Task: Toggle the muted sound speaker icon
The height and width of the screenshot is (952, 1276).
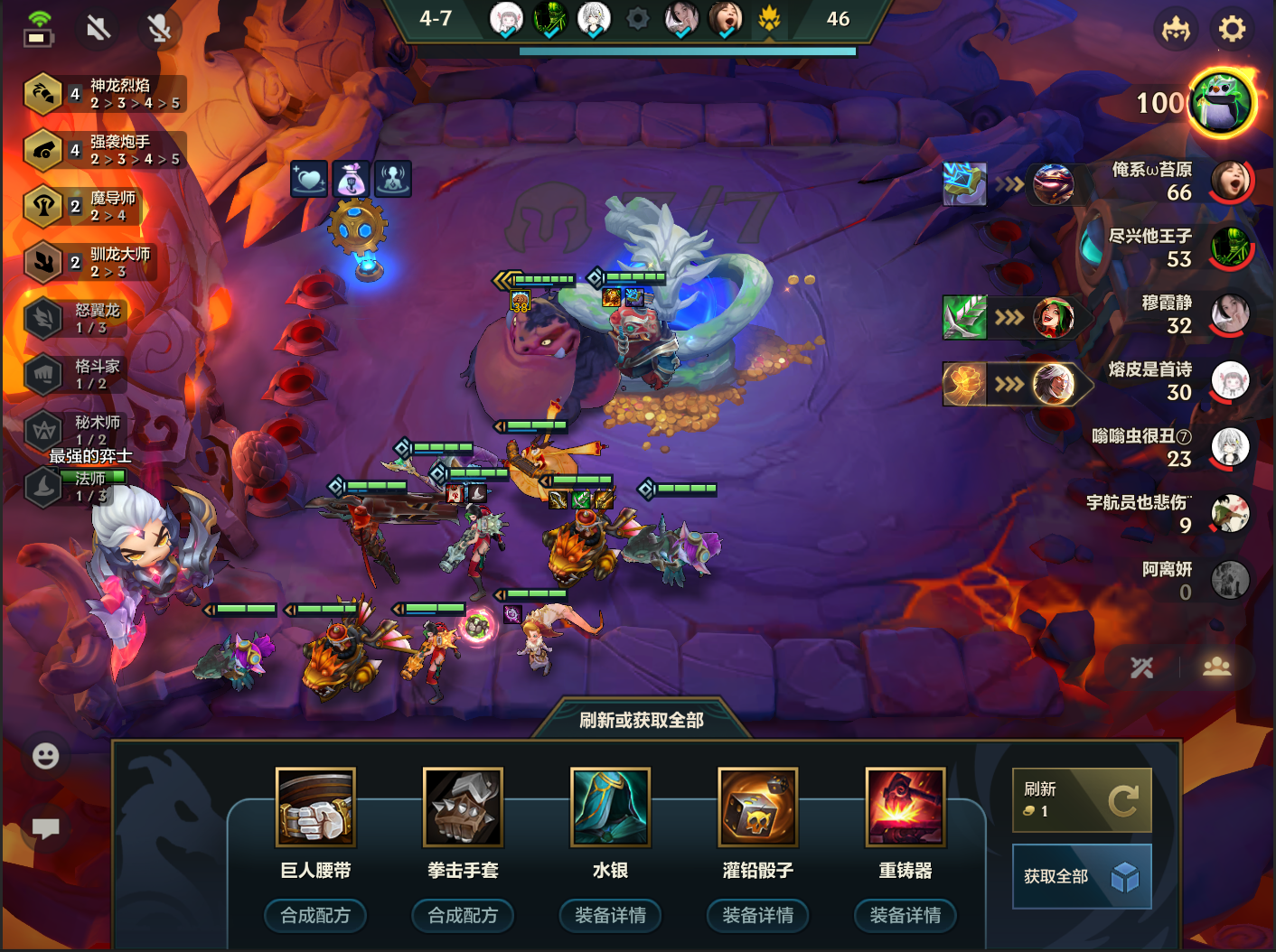Action: [98, 28]
